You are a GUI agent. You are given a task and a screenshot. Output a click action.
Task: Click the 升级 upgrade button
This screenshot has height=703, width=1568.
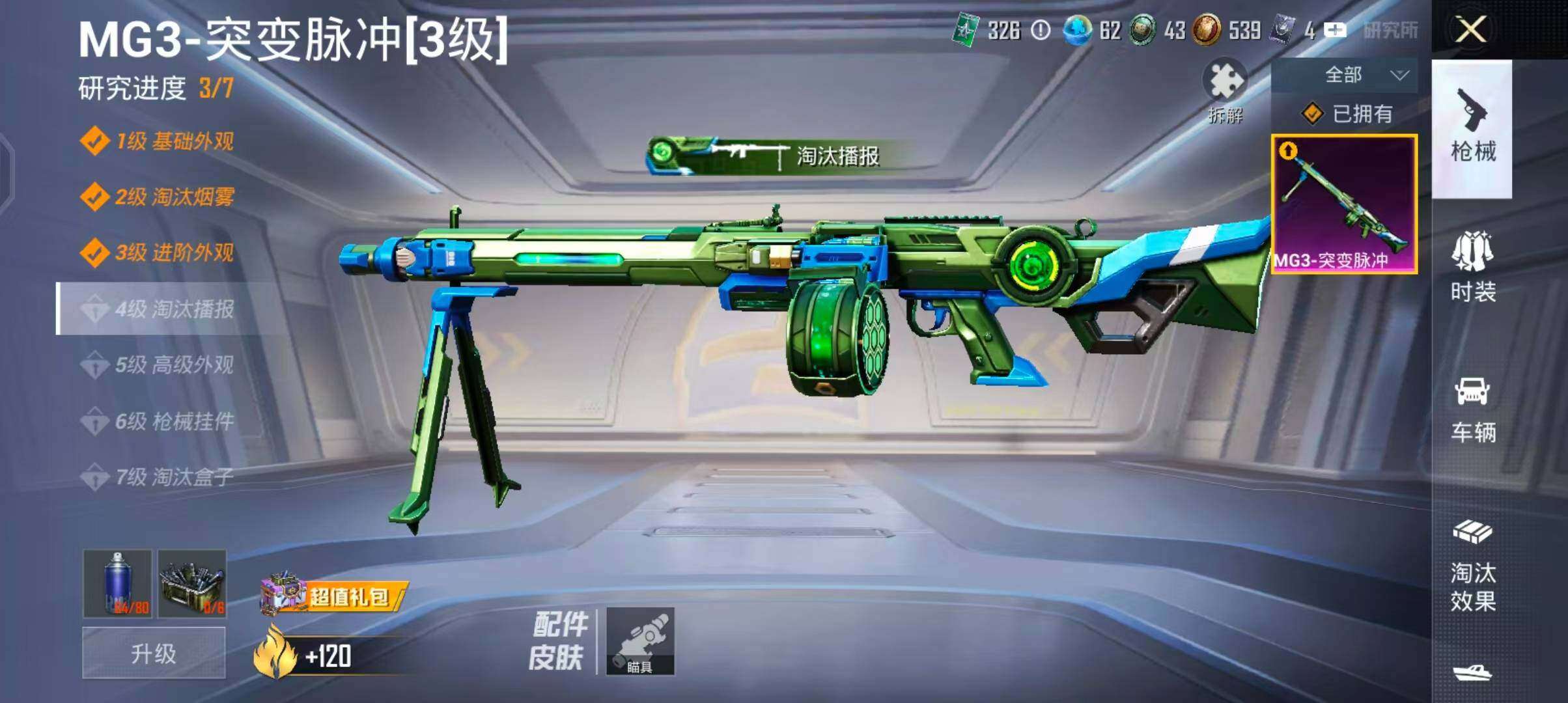[154, 653]
